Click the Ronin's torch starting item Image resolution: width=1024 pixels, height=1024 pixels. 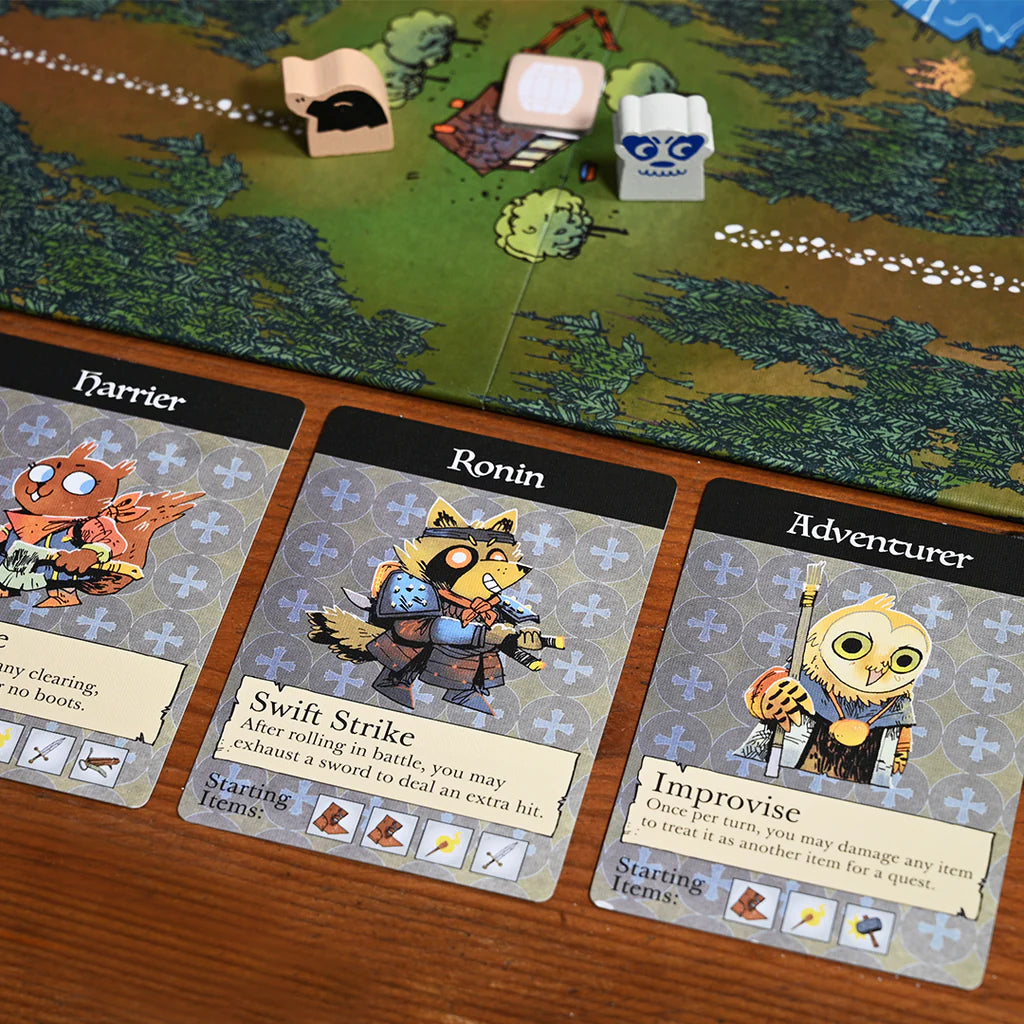point(444,843)
